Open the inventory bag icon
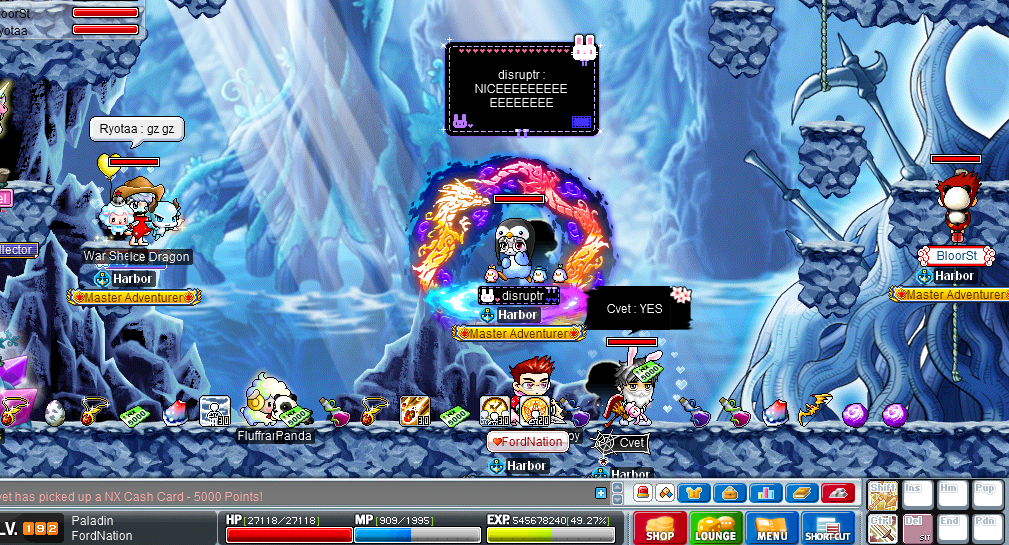The image size is (1009, 545). [732, 493]
